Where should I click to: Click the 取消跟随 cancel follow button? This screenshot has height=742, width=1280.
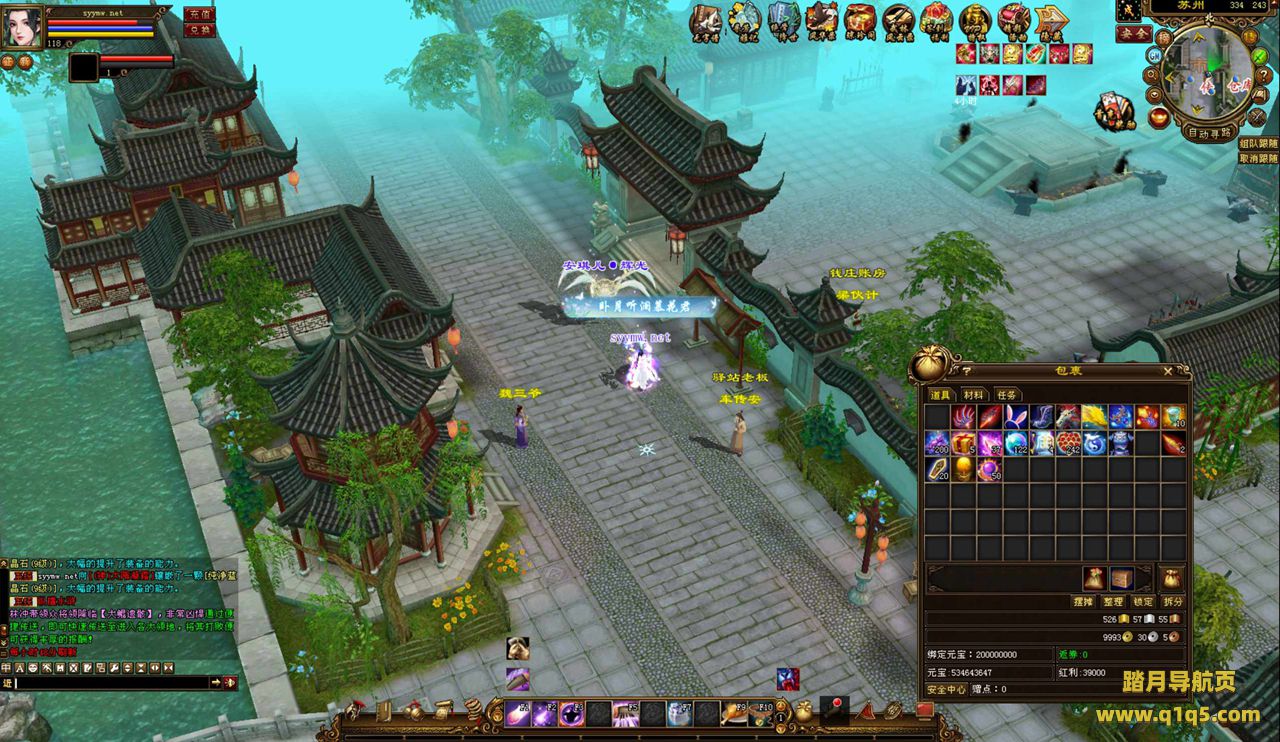(x=1258, y=158)
